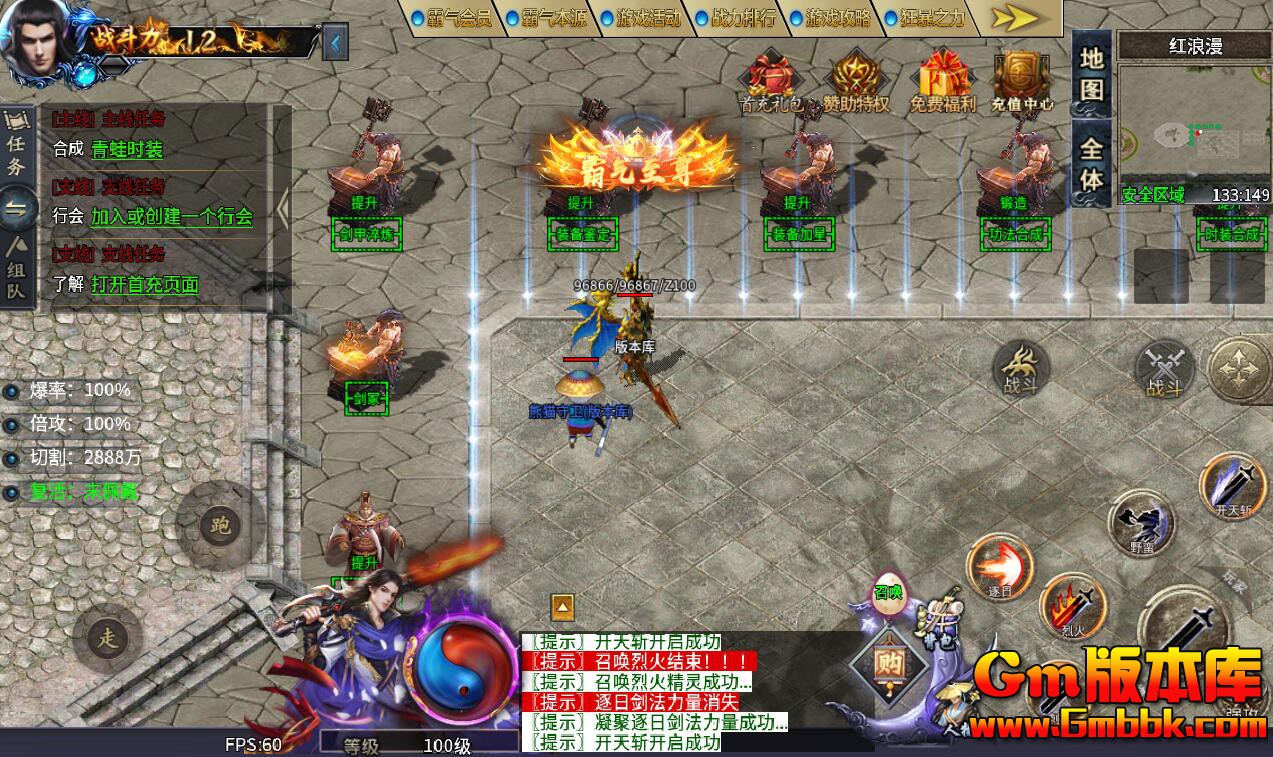Image resolution: width=1273 pixels, height=757 pixels.
Task: Claim rewards via the 免费福利 icon
Action: click(x=942, y=81)
